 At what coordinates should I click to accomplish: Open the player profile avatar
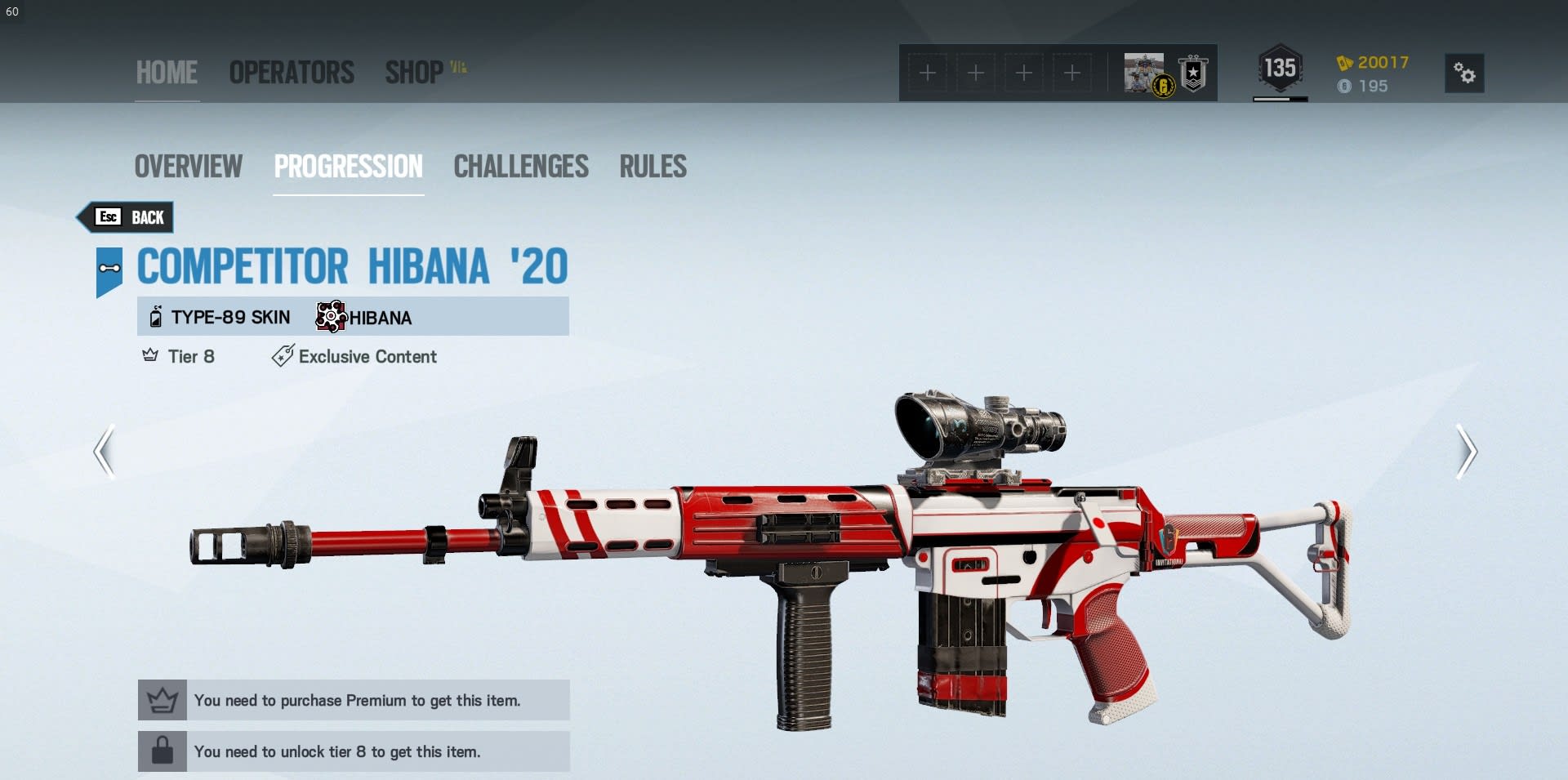(x=1146, y=74)
